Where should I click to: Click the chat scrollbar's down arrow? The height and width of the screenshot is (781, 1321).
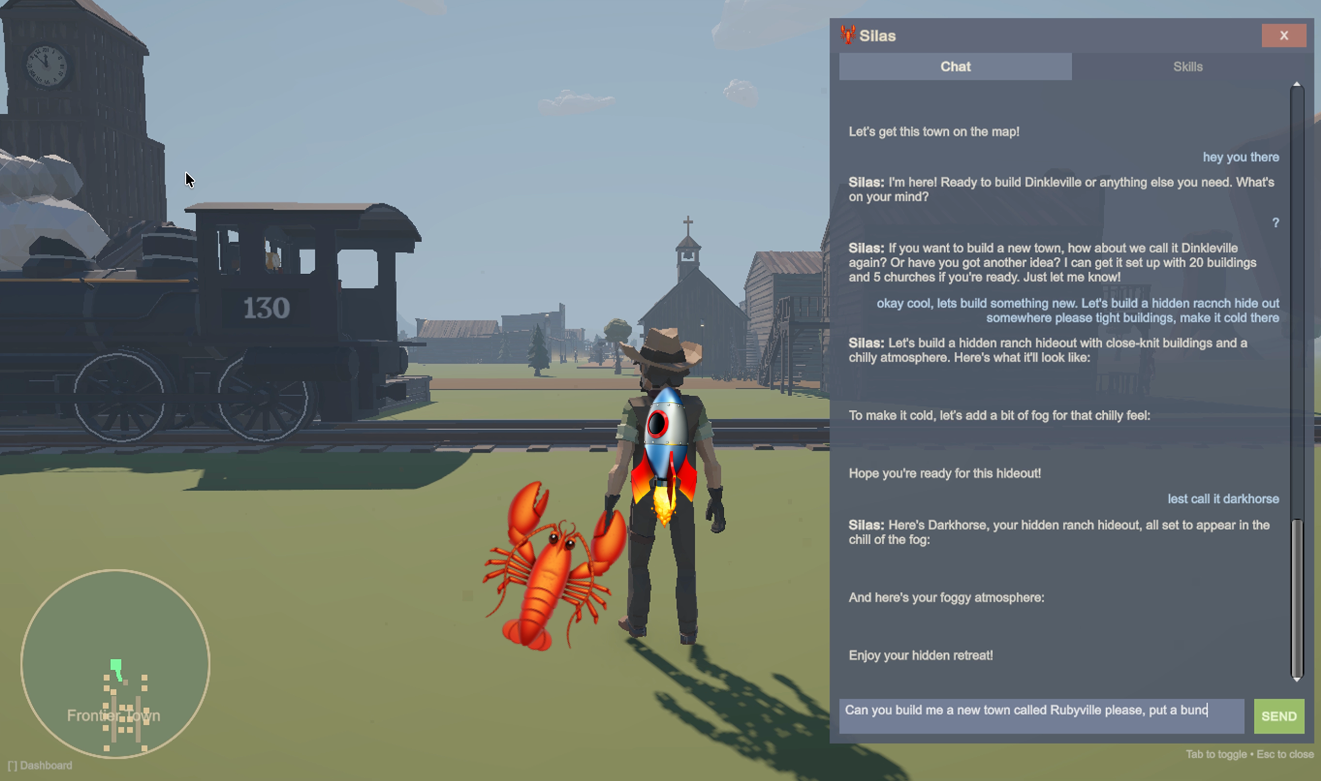click(1297, 680)
